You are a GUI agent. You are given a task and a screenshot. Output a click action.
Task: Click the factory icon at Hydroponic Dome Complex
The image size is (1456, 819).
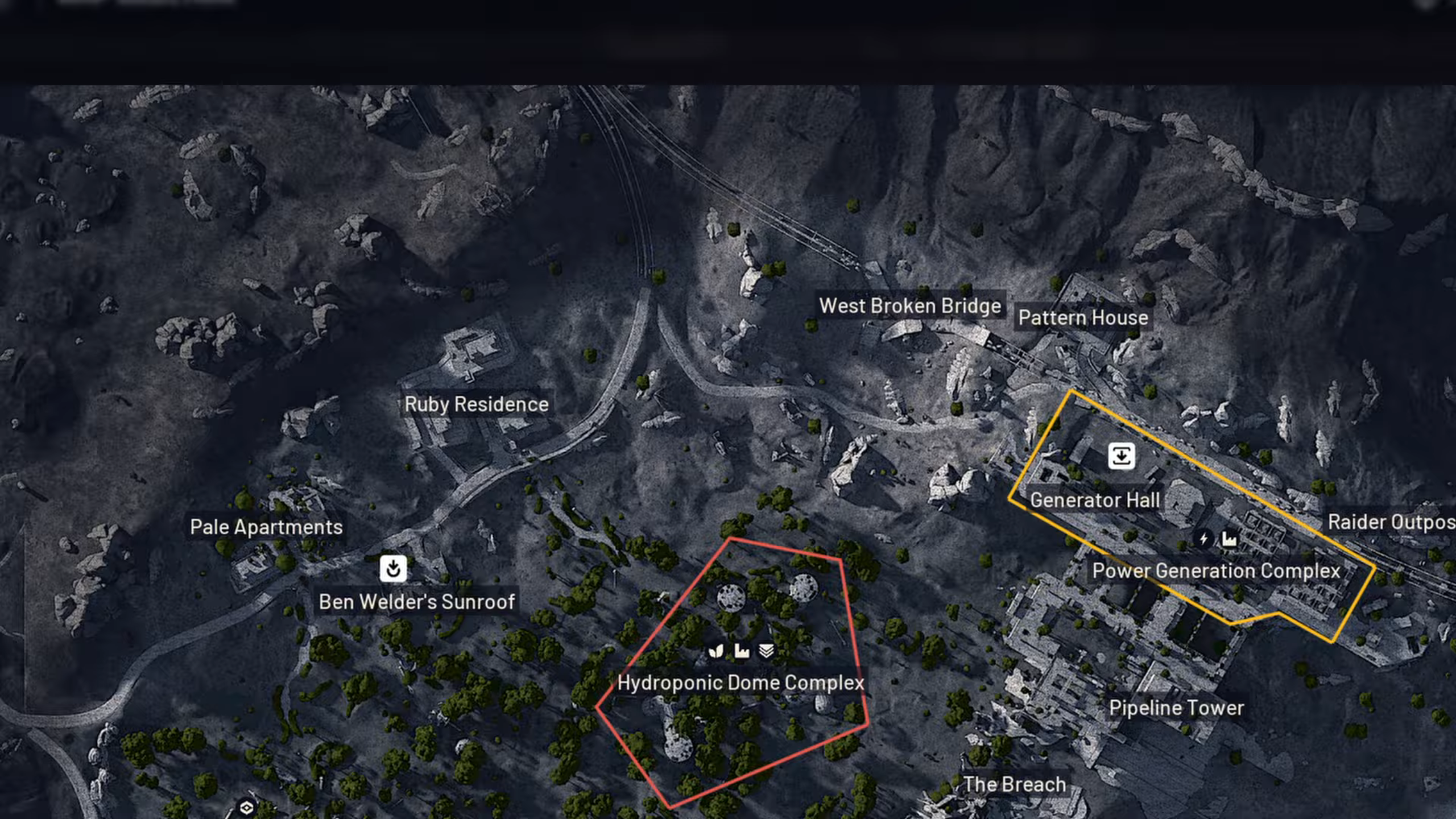click(x=742, y=651)
